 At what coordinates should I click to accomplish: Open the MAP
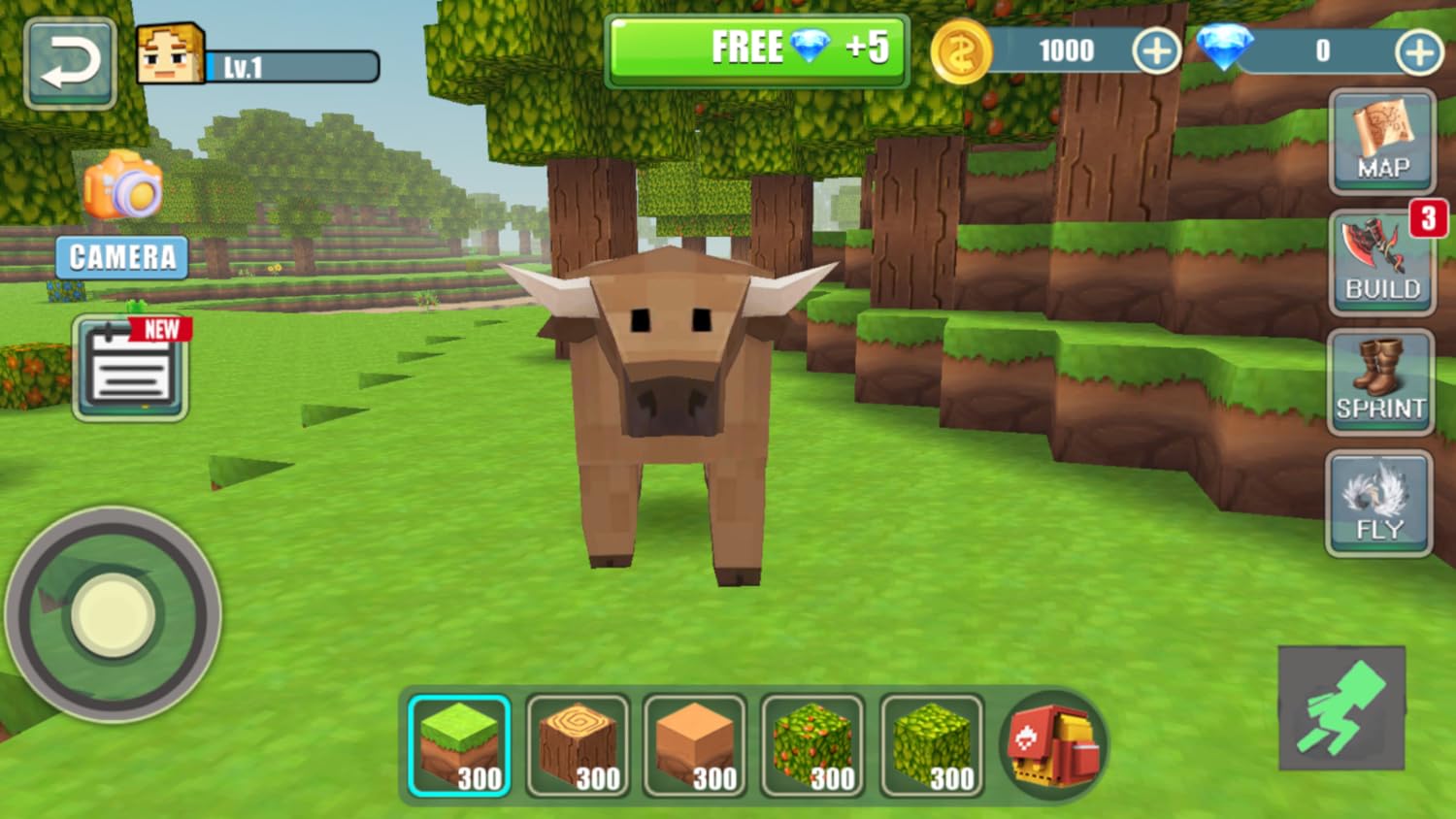click(x=1382, y=142)
